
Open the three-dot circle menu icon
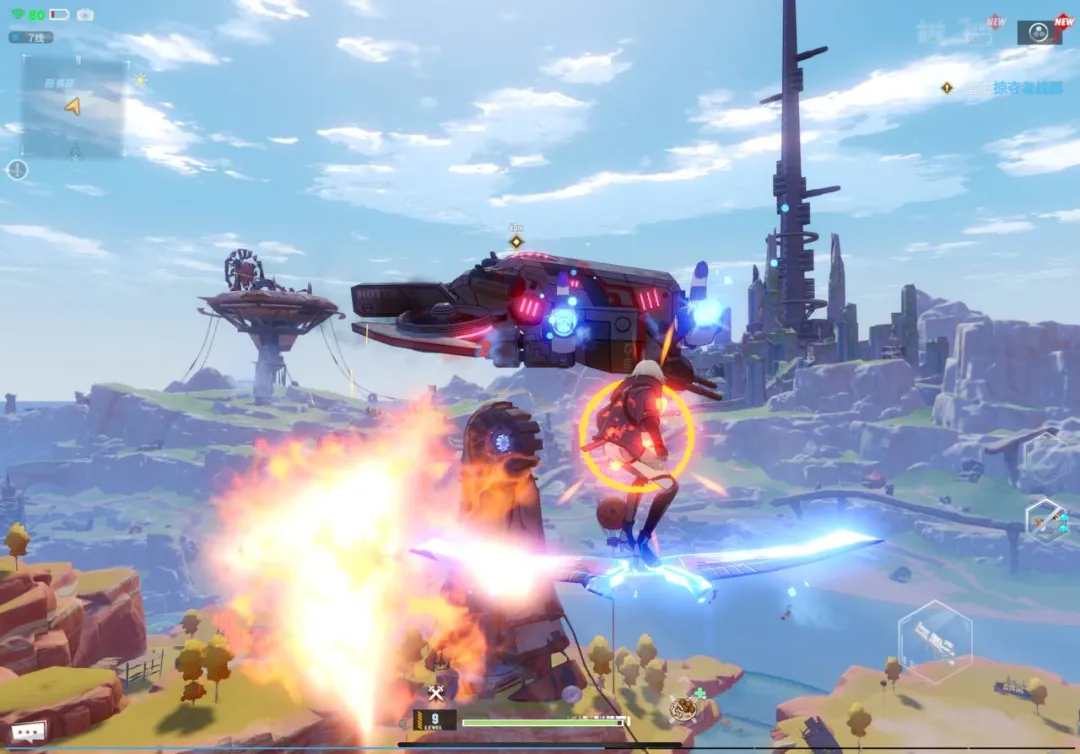click(x=1039, y=32)
